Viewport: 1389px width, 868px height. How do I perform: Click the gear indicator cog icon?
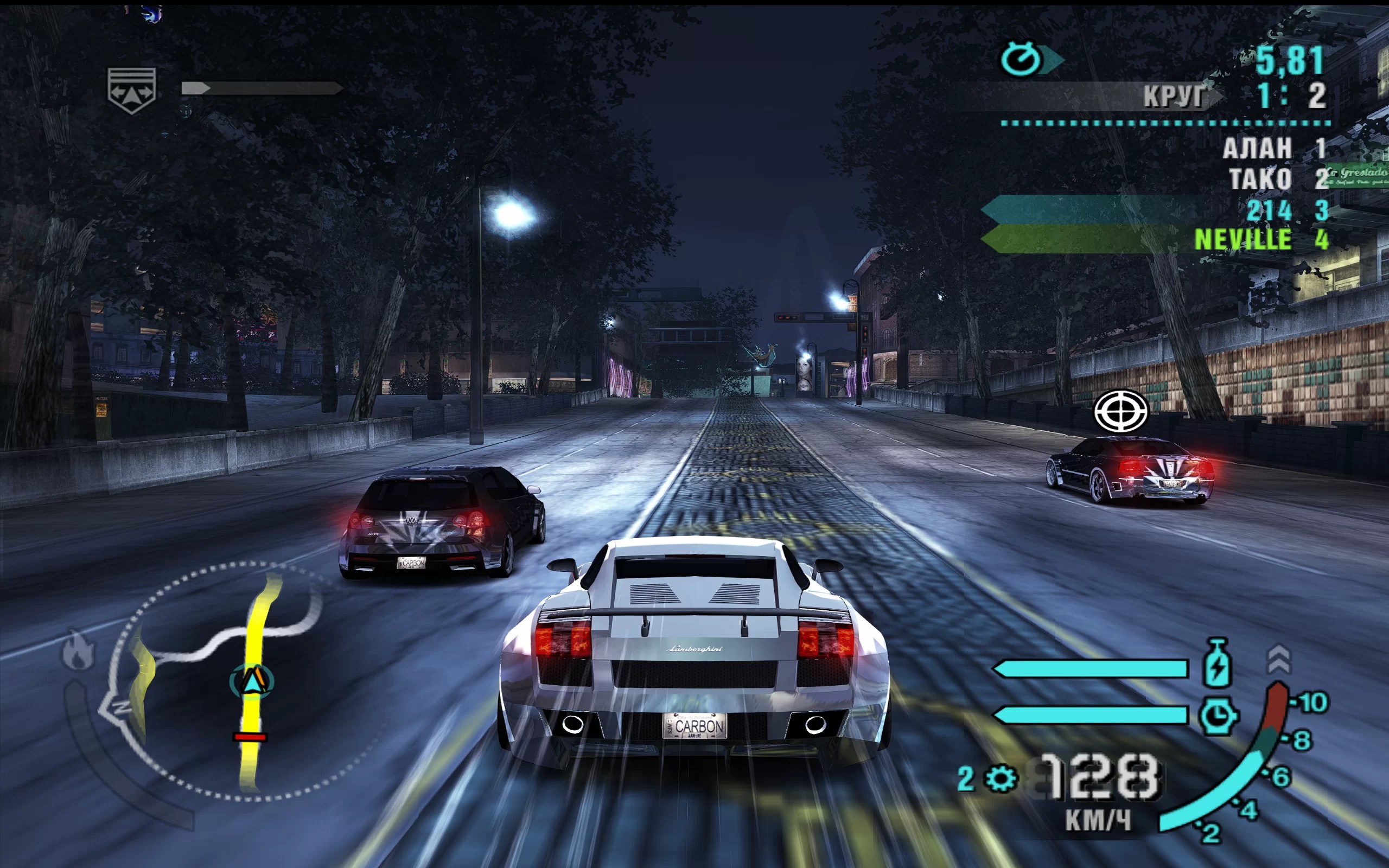point(1002,779)
